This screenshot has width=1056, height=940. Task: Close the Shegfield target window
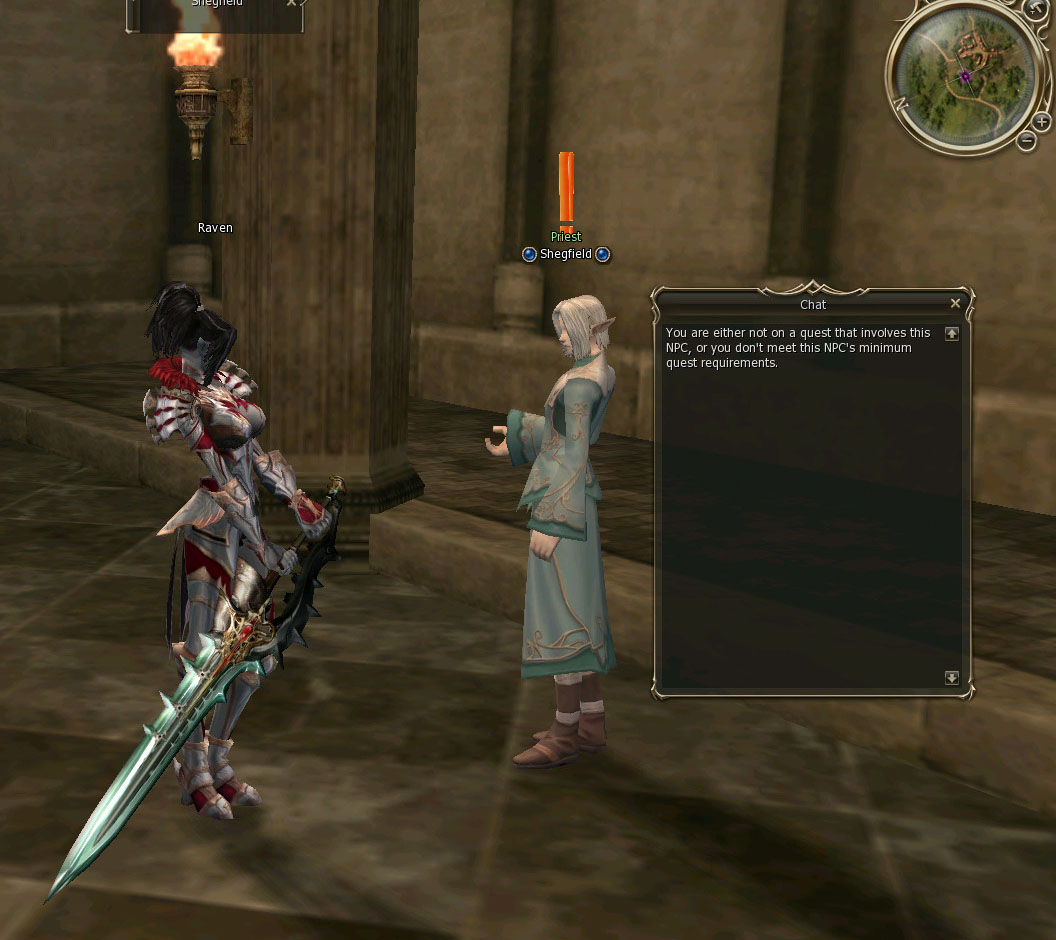click(291, 3)
